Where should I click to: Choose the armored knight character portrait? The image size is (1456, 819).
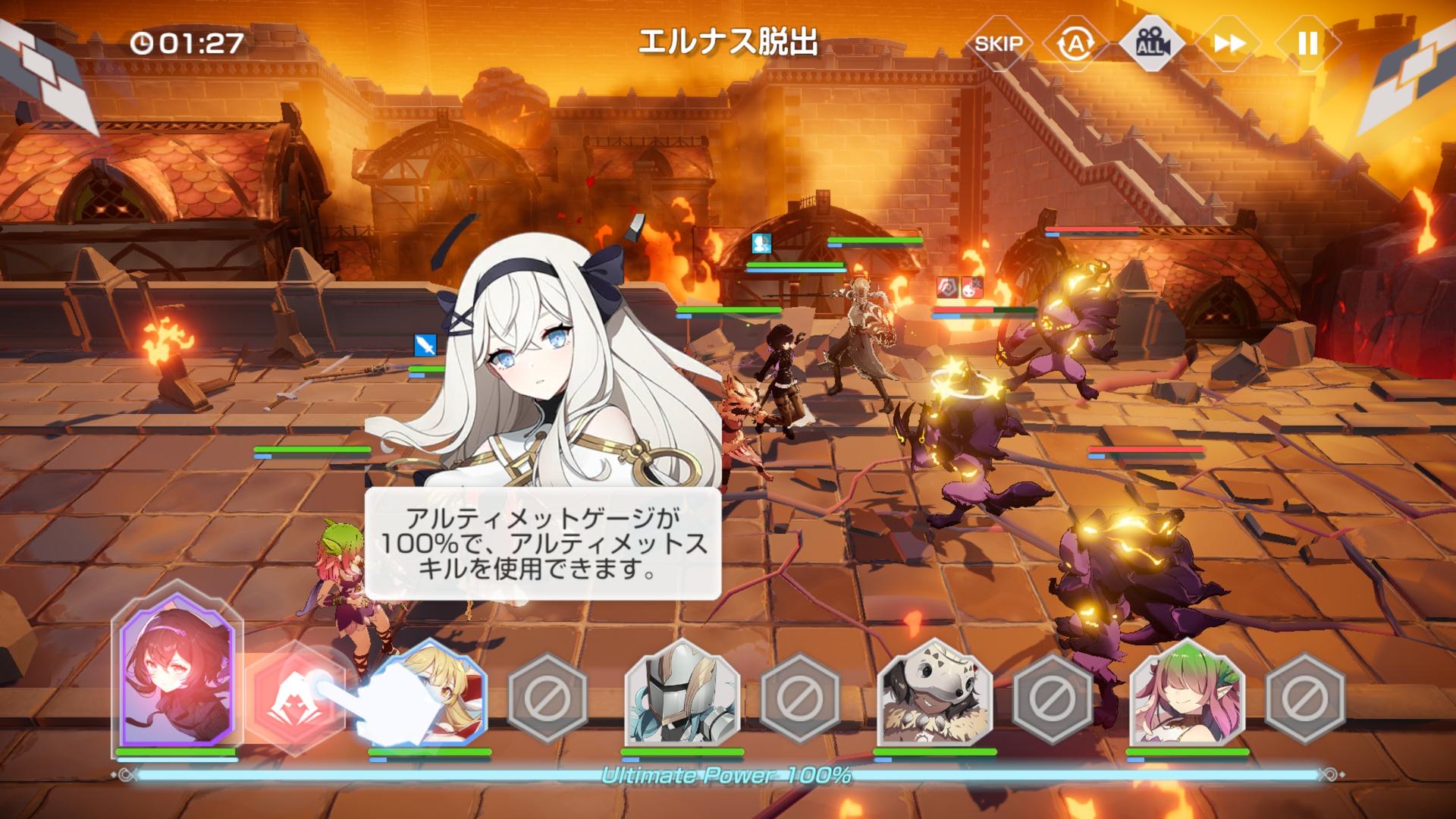(682, 695)
